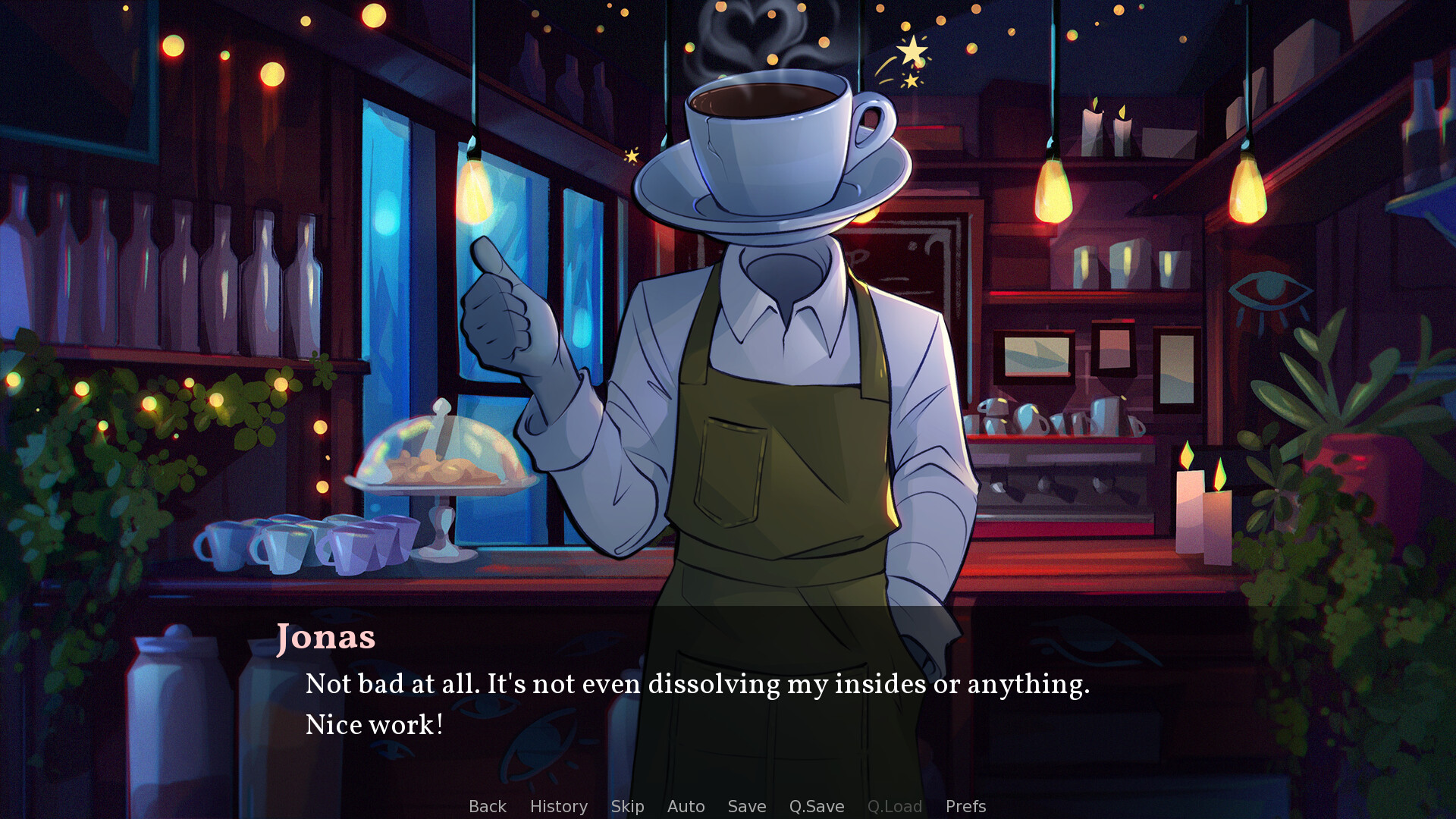Click Back to rewind dialogue
1456x819 pixels.
(x=487, y=806)
